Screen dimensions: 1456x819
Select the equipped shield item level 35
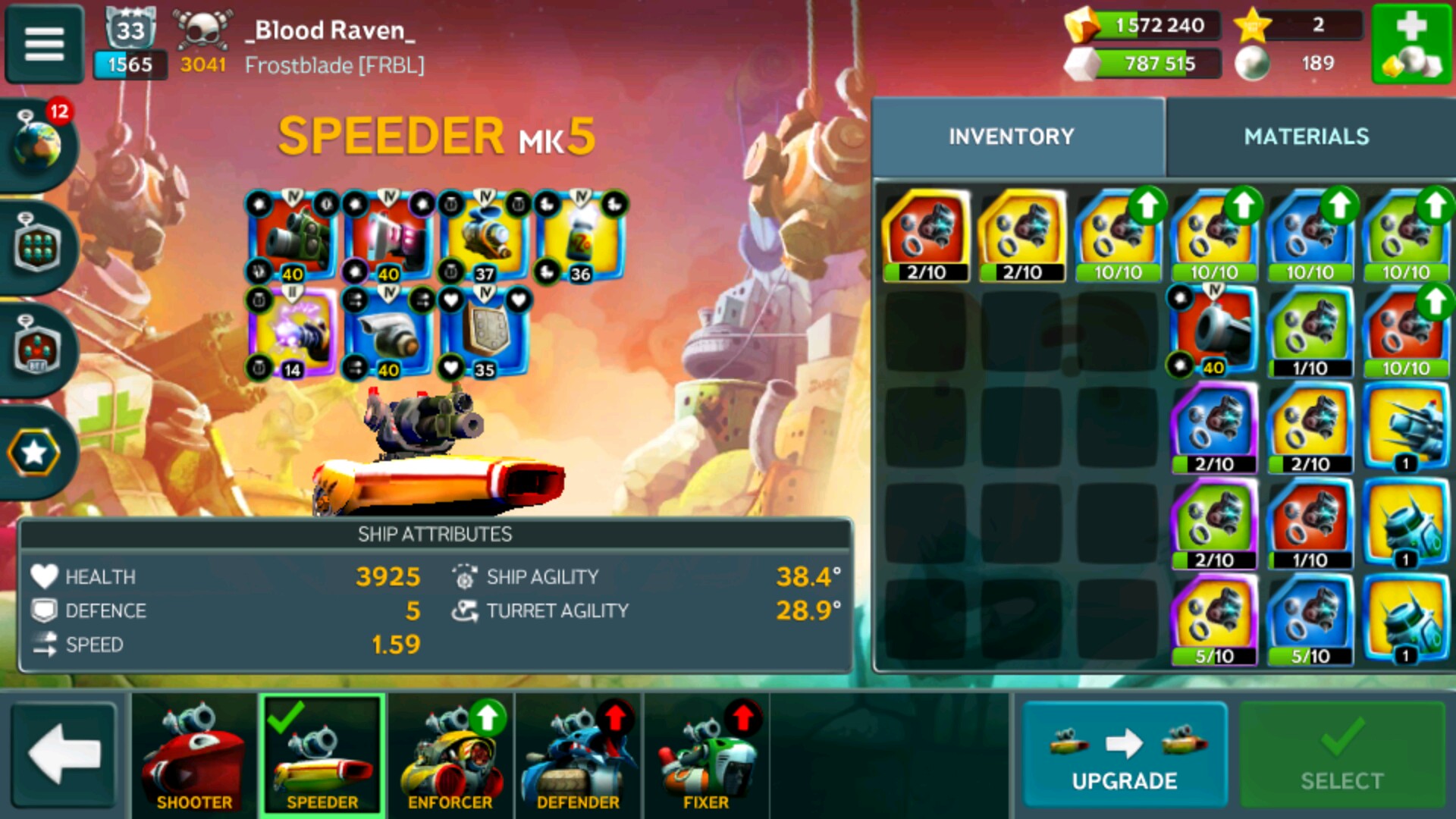pos(485,332)
